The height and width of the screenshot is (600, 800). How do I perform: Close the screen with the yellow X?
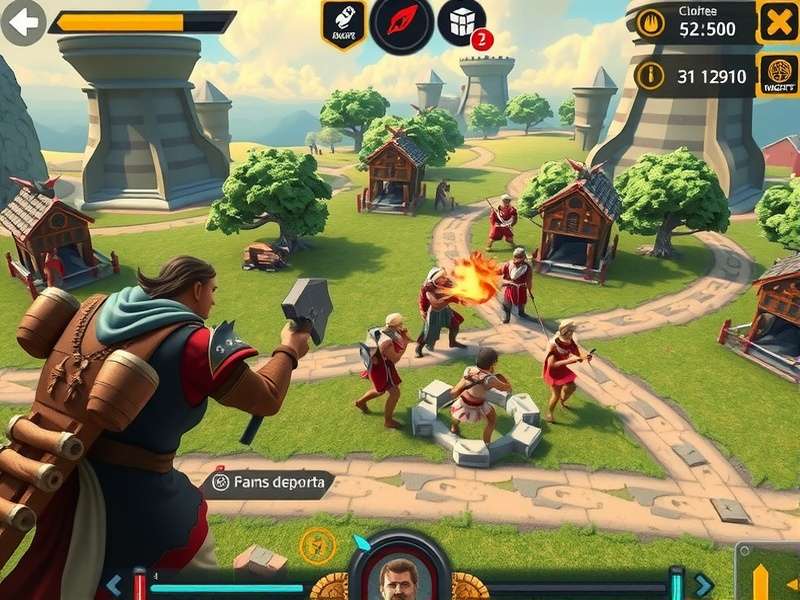(x=777, y=22)
